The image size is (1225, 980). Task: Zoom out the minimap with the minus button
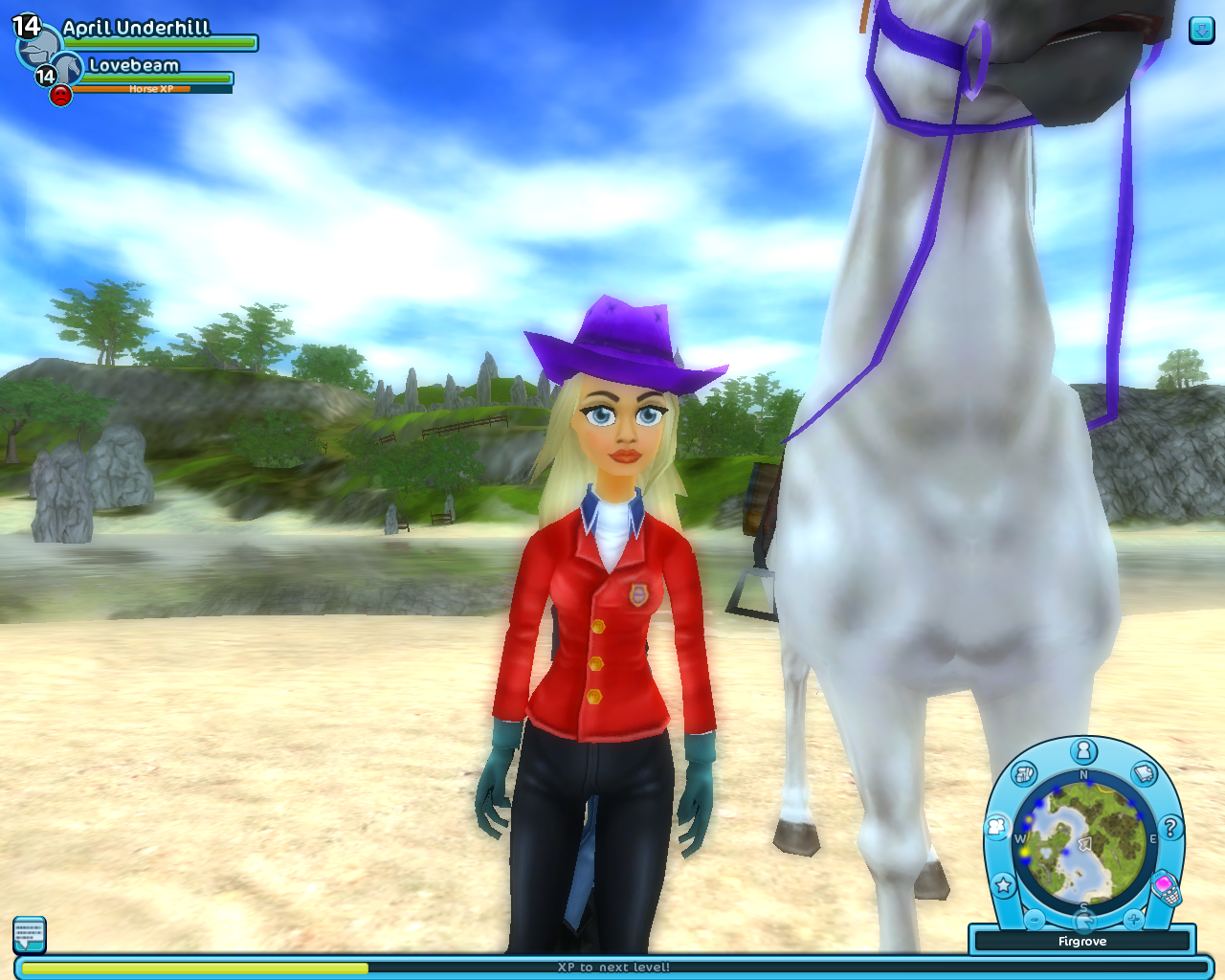click(x=1035, y=919)
